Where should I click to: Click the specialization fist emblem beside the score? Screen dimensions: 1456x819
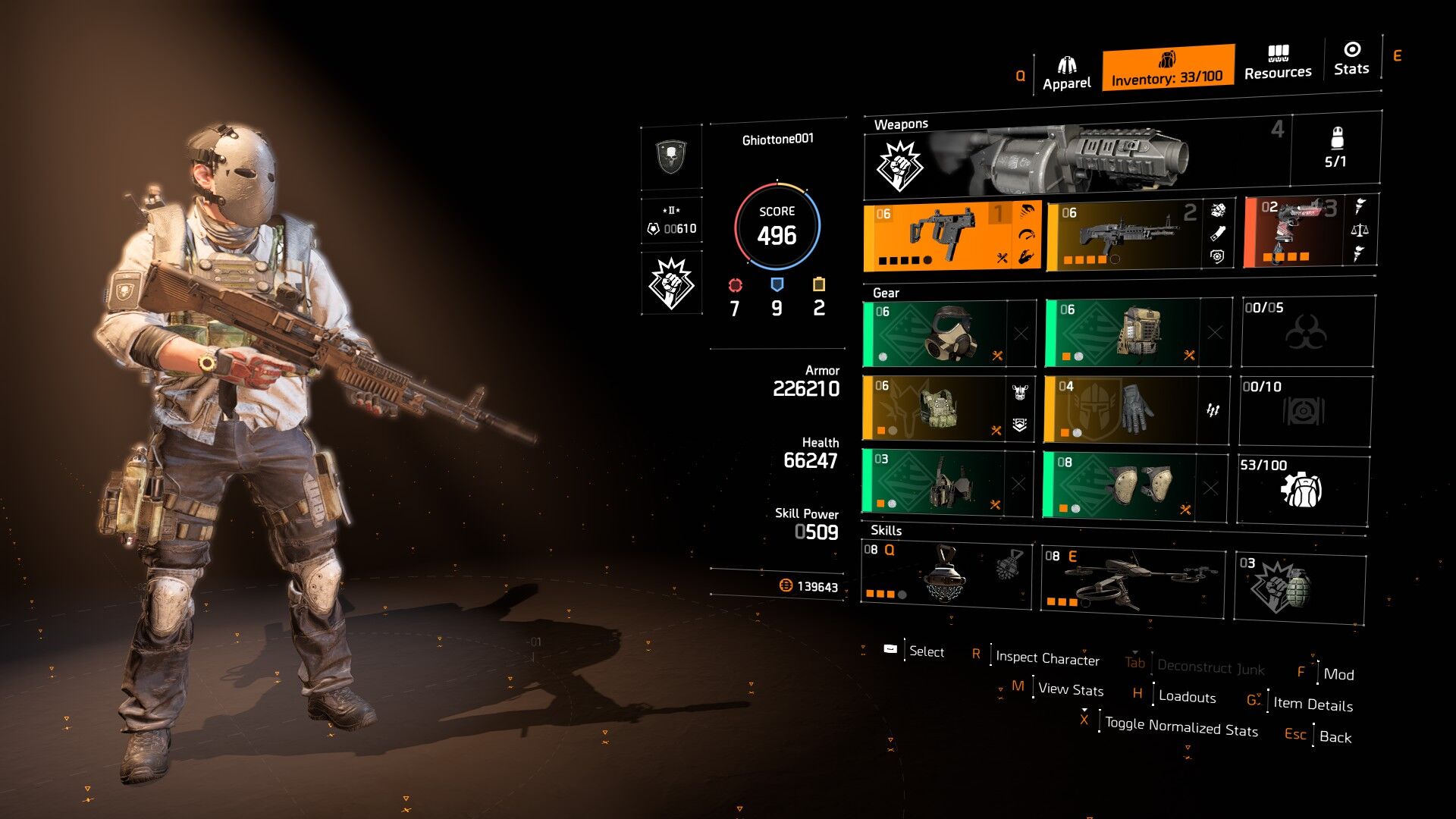tap(671, 283)
